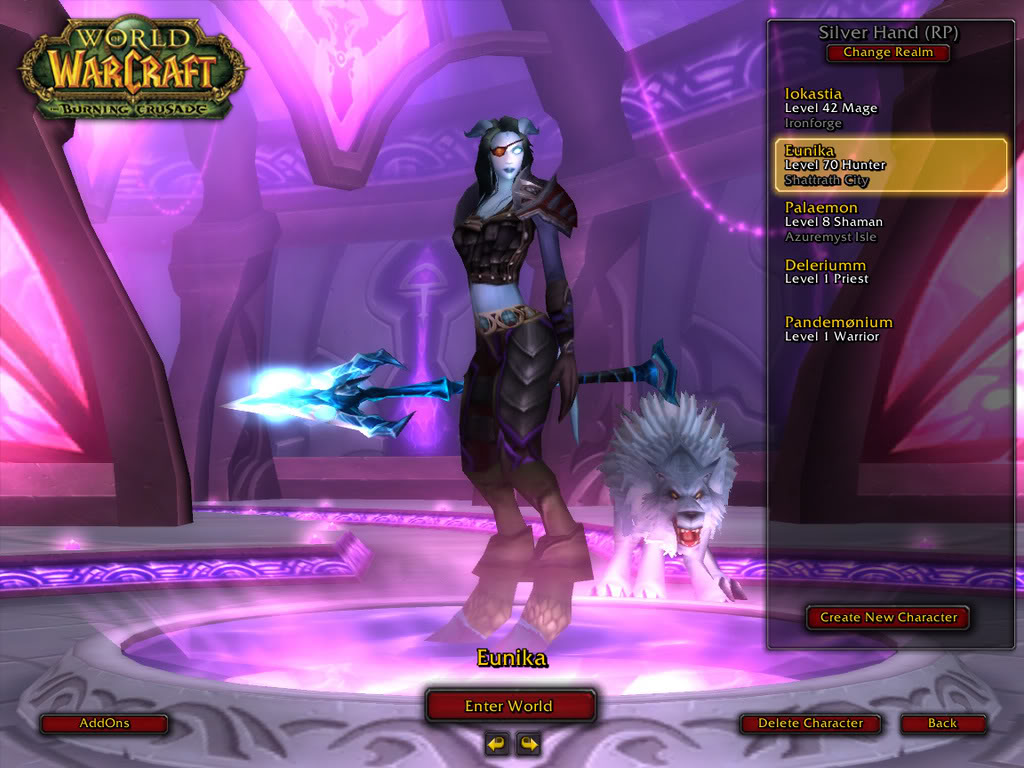1024x768 pixels.
Task: Enter World with the selected character
Action: (510, 706)
